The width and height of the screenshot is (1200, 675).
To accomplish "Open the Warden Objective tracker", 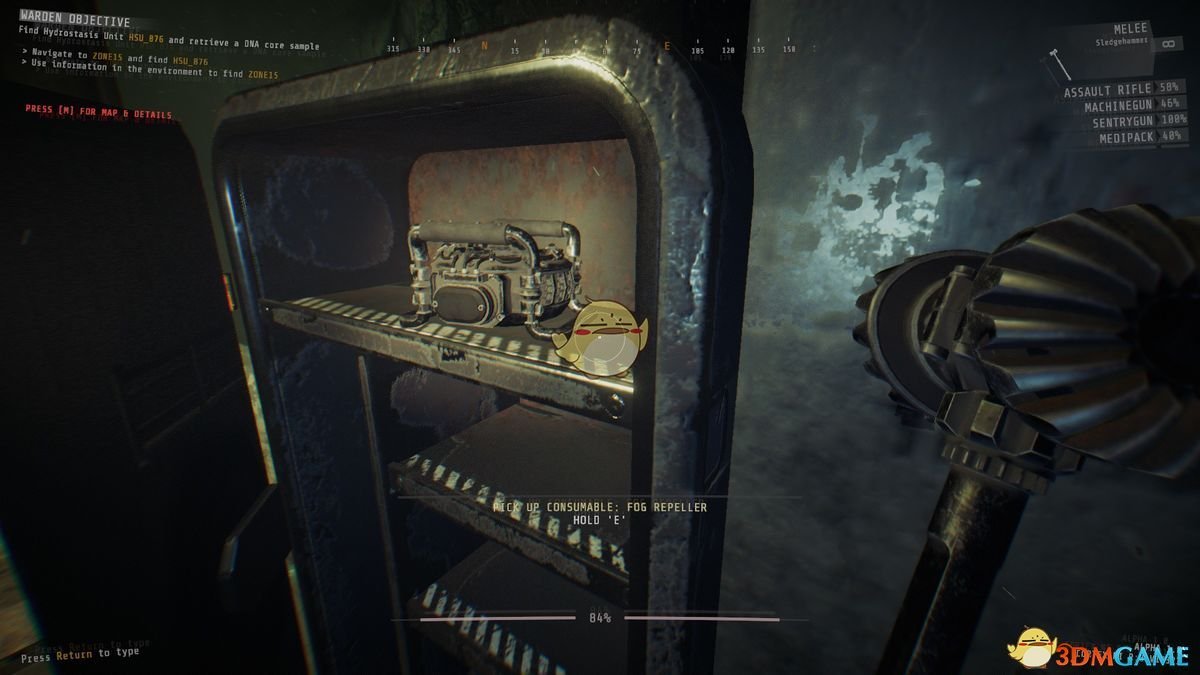I will 75,22.
